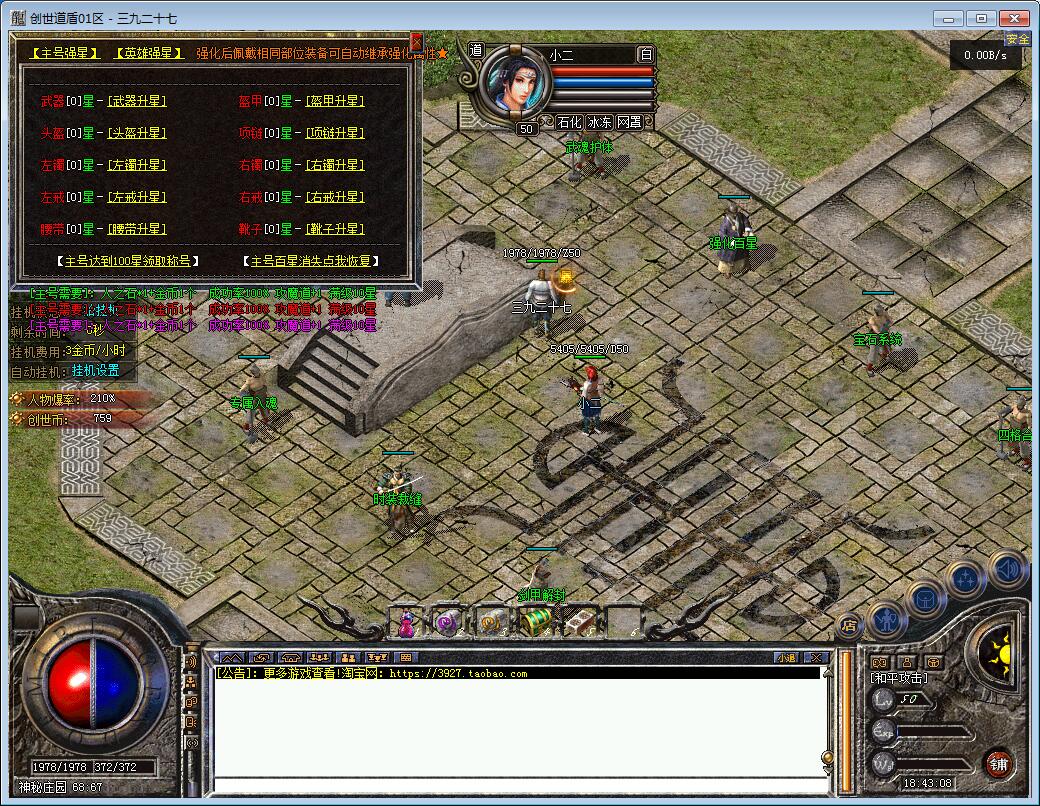1040x806 pixels.
Task: Click the red 铺 stall button
Action: click(x=997, y=764)
